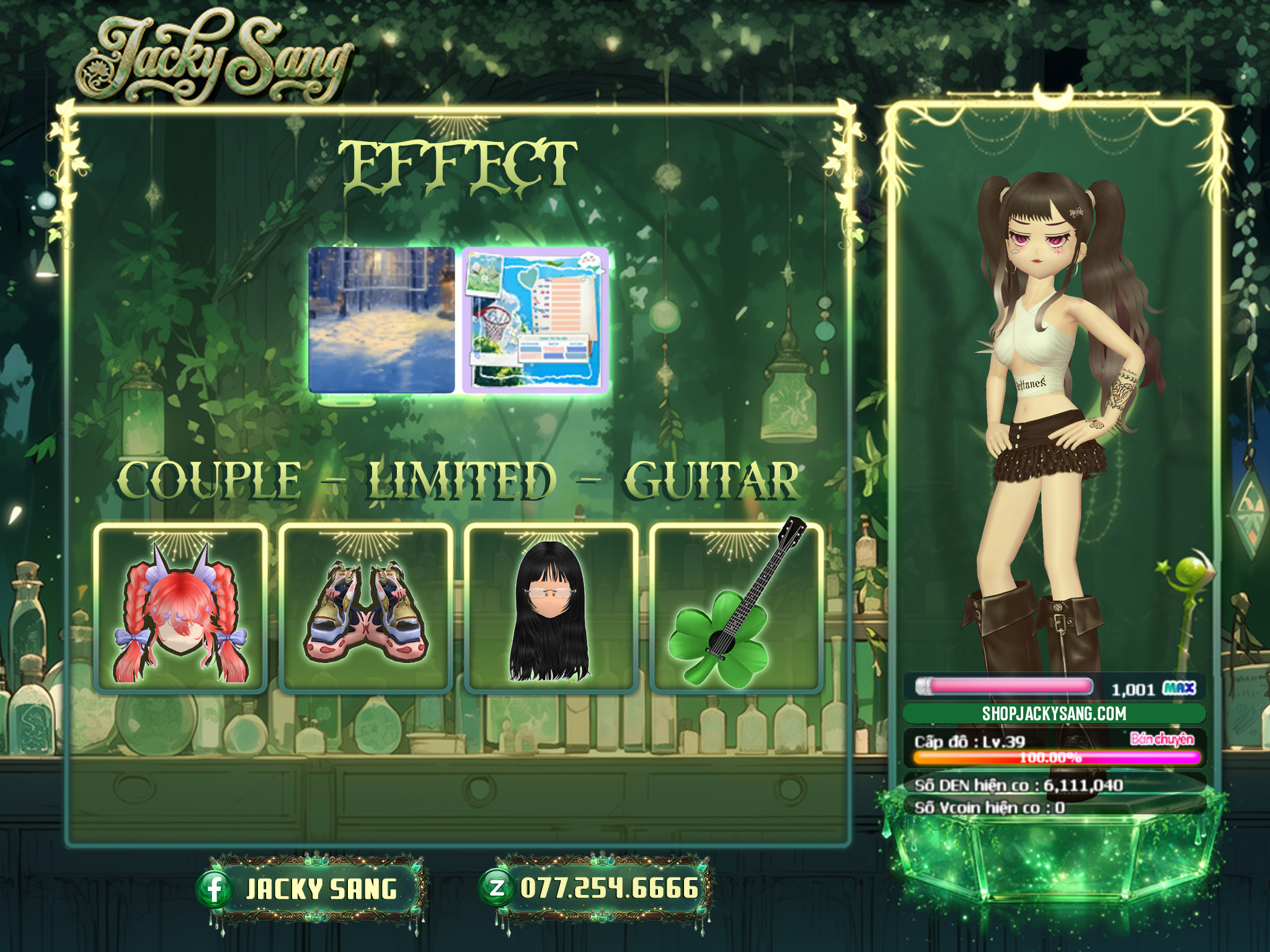Click the pink Bán chuyên label
Image resolution: width=1270 pixels, height=952 pixels.
pos(1161,738)
